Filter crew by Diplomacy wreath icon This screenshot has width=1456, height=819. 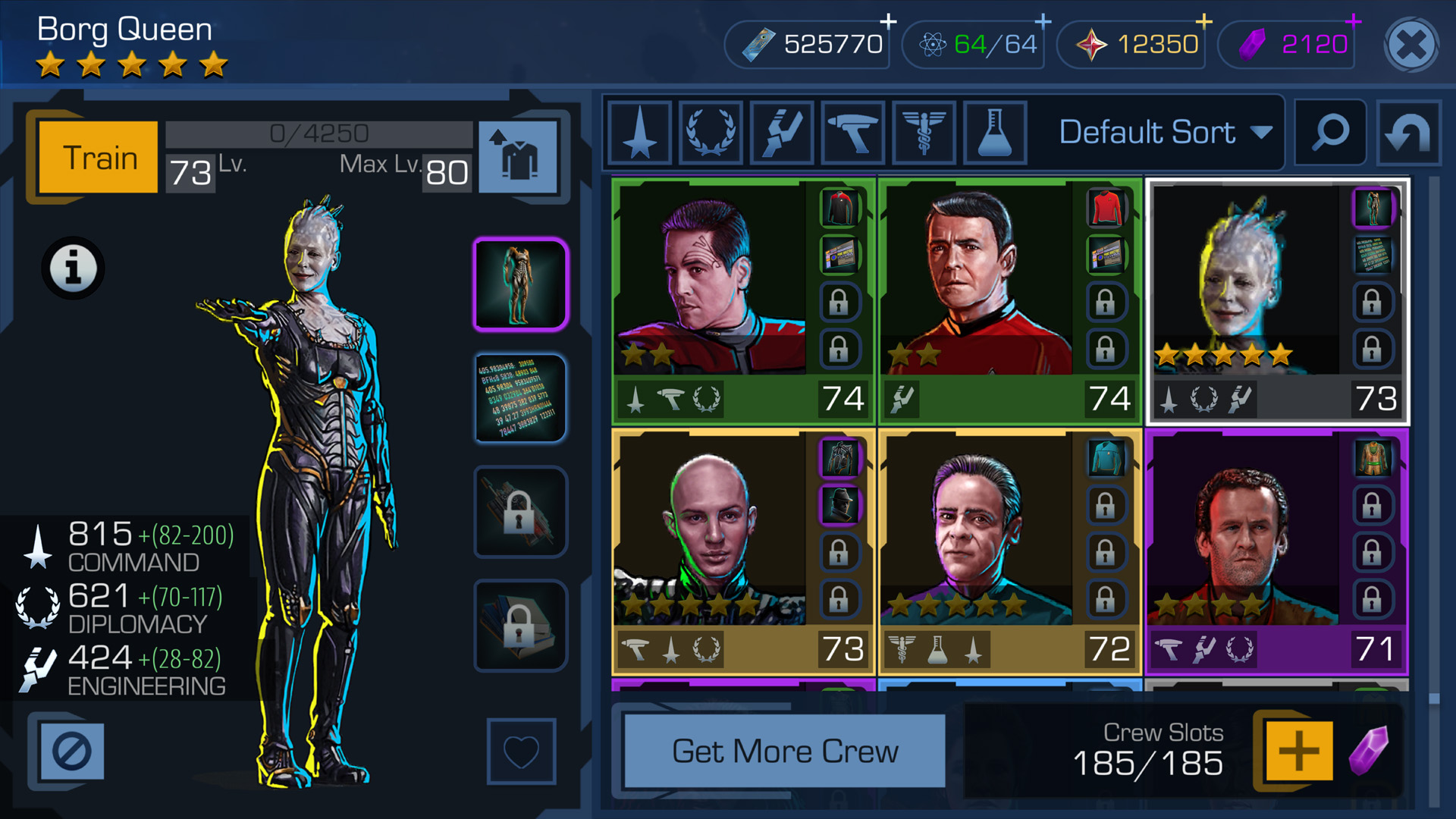click(x=709, y=132)
